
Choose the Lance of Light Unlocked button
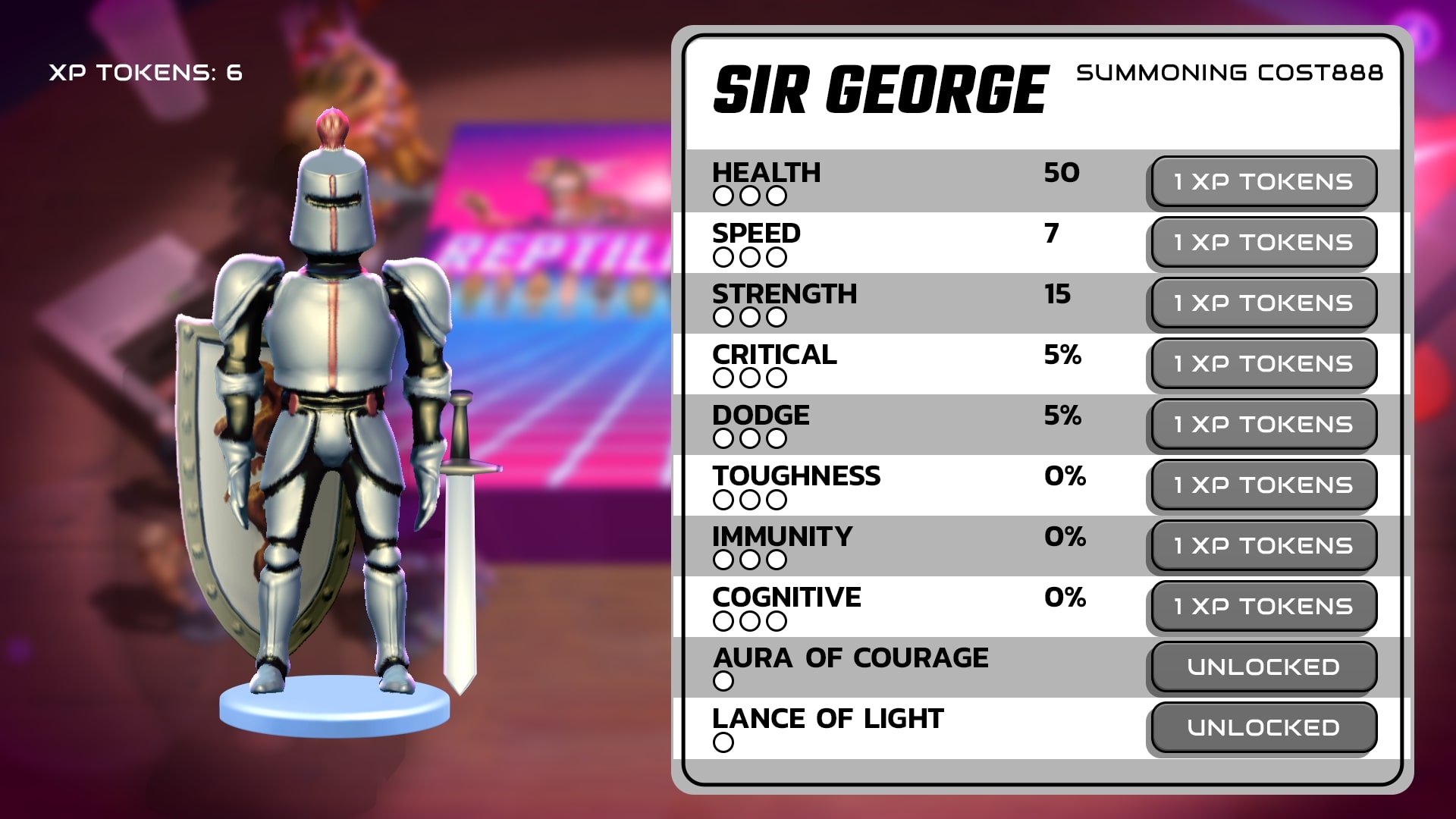click(1263, 727)
